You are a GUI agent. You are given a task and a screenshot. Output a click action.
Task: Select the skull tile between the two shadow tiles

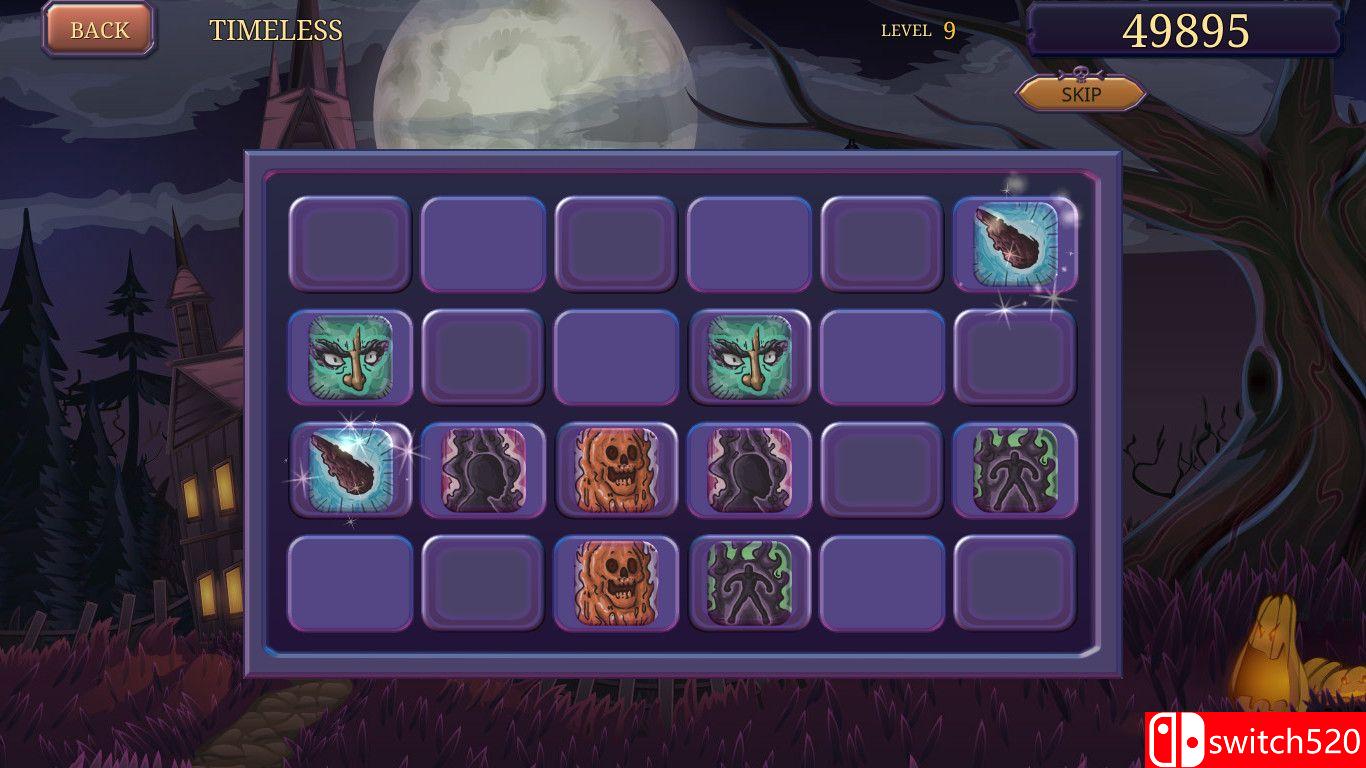pyautogui.click(x=616, y=470)
